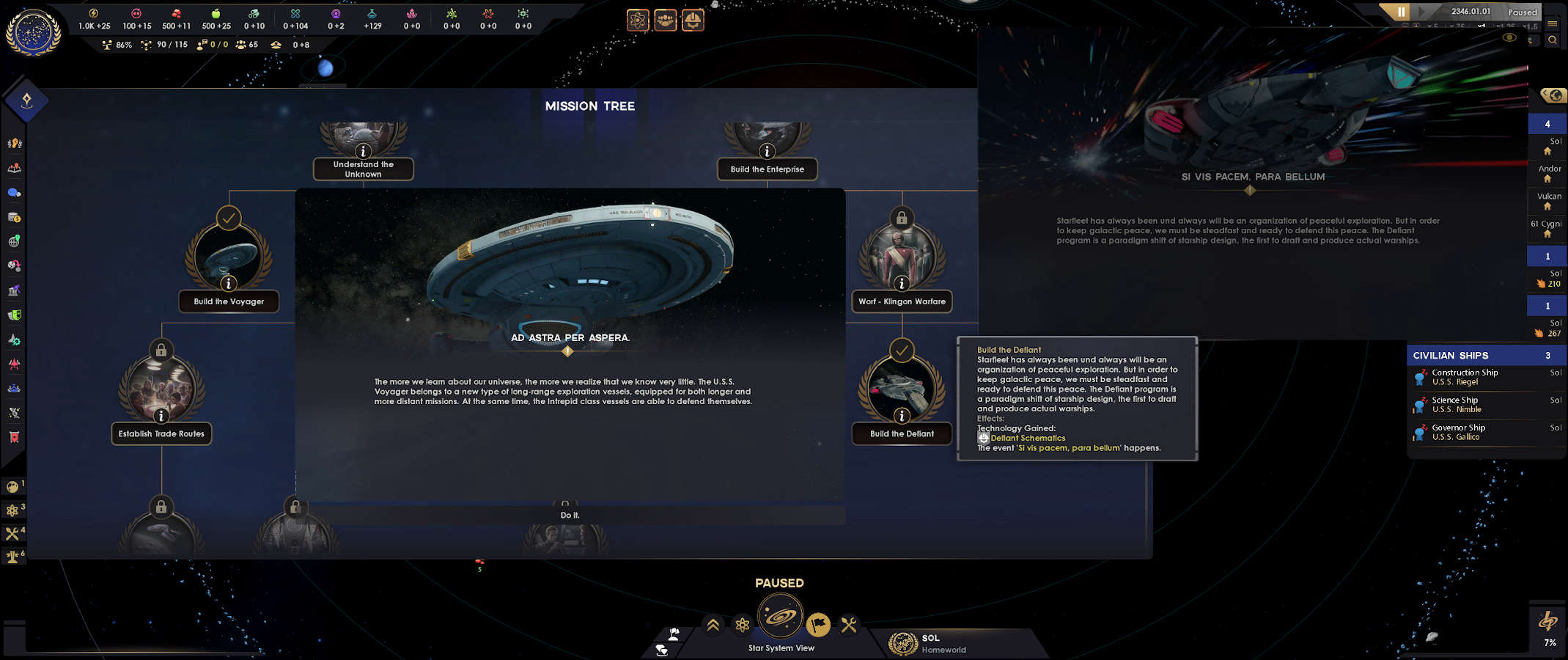Open the Federation emblem in top-left corner
The height and width of the screenshot is (660, 1568).
(34, 33)
